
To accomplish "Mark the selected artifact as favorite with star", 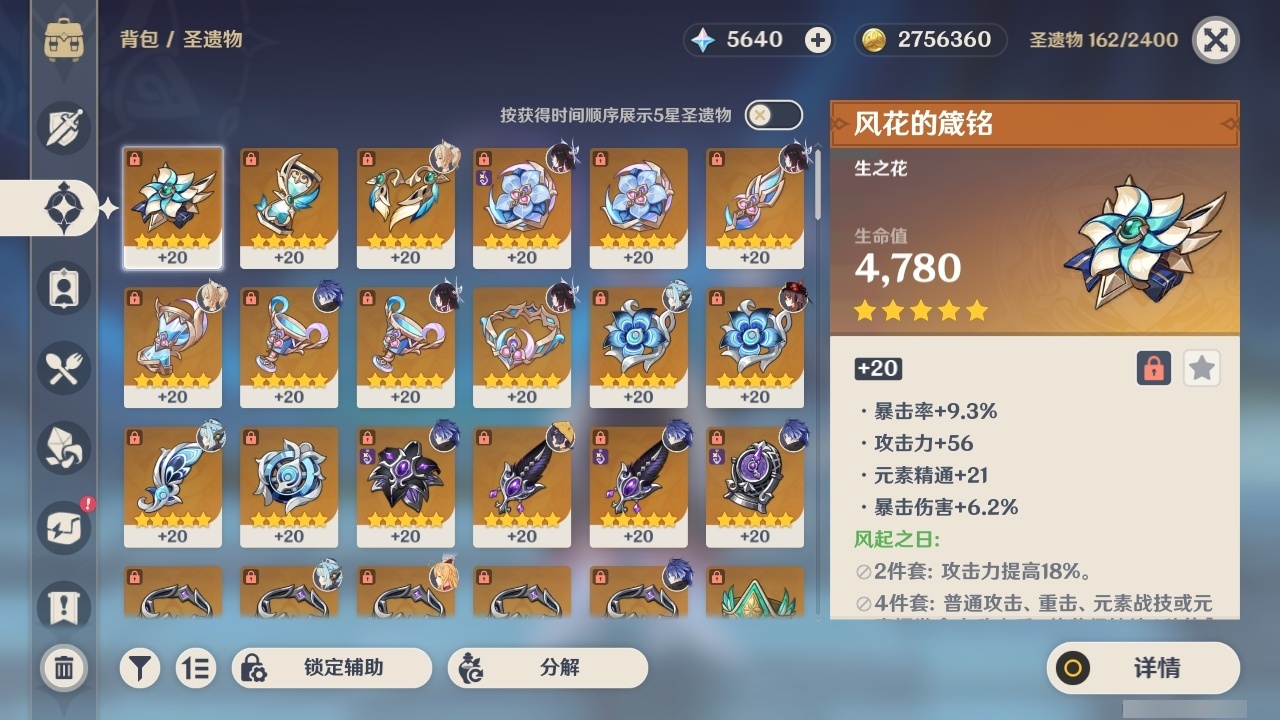I will (x=1201, y=368).
